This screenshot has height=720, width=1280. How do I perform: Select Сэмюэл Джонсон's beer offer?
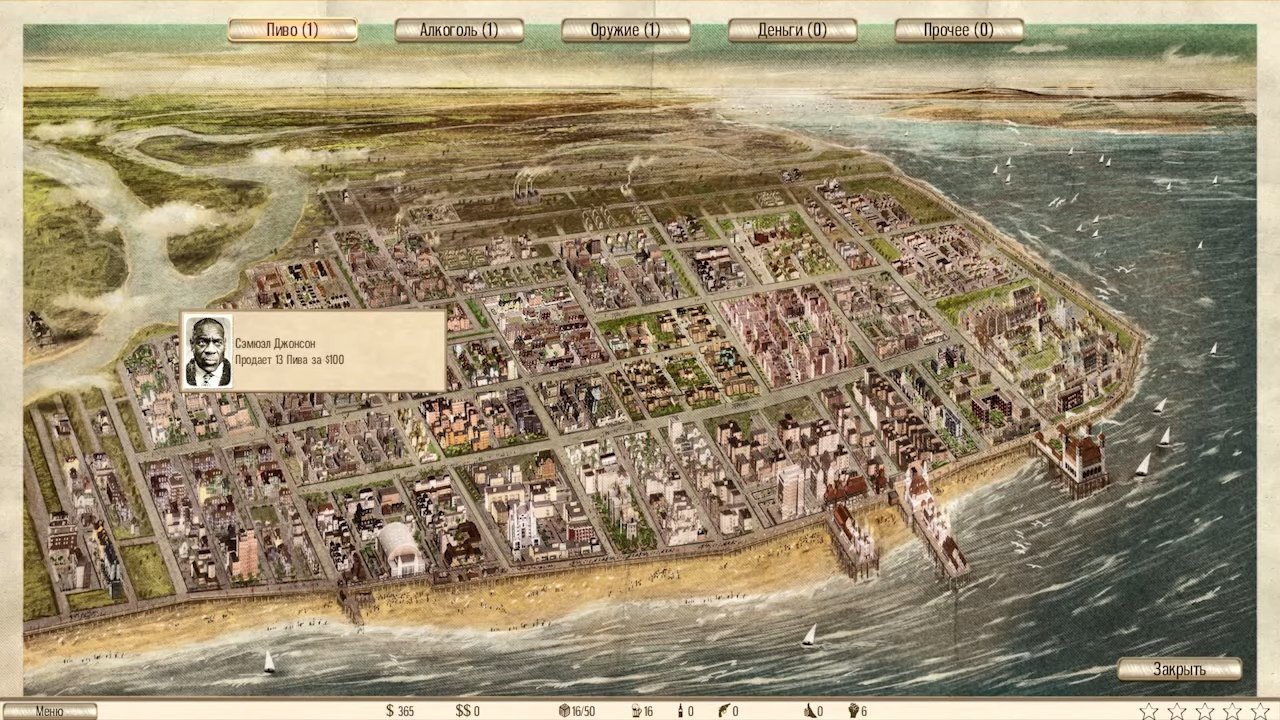[x=313, y=351]
